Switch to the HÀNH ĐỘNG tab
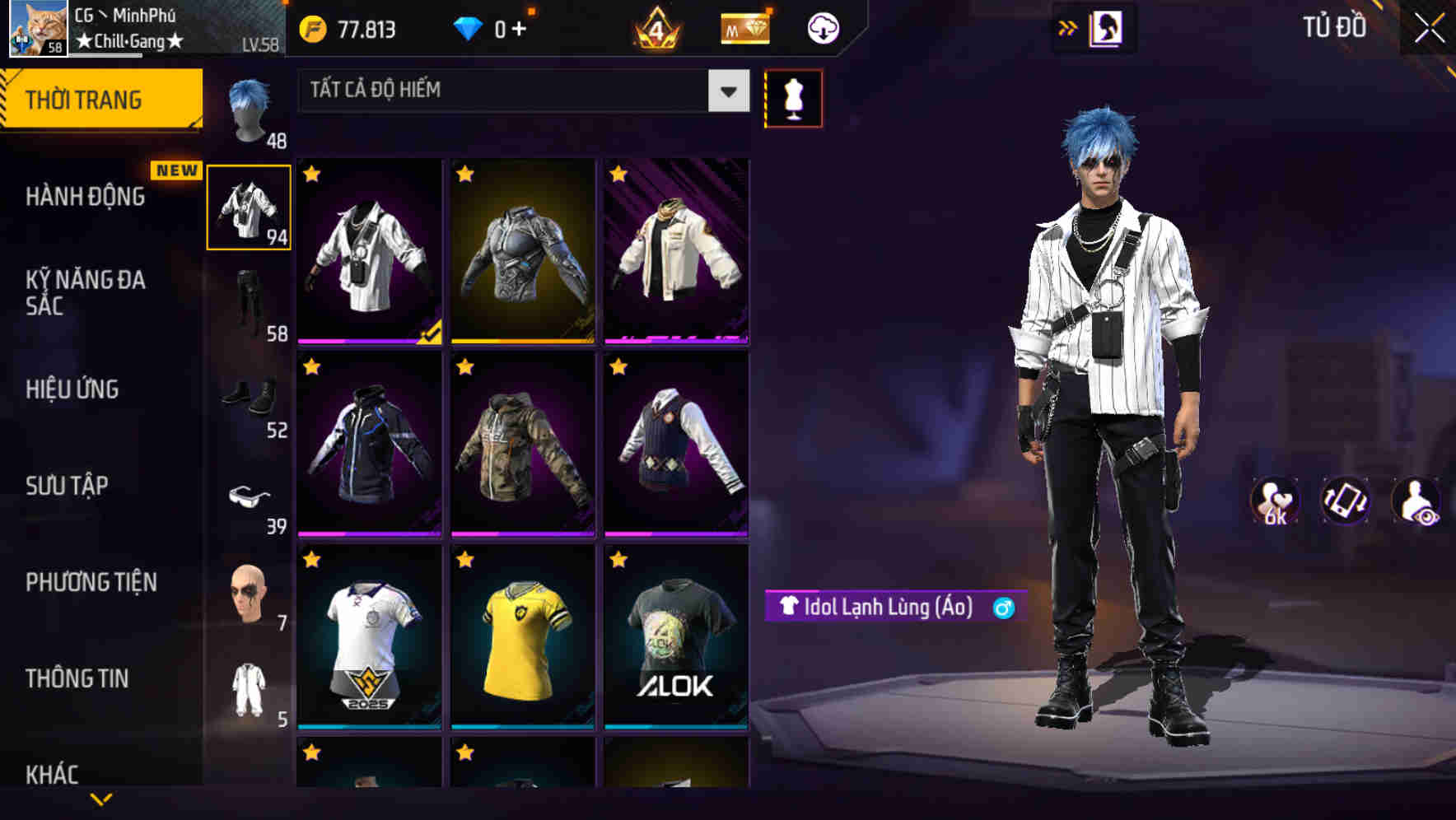Image resolution: width=1456 pixels, height=820 pixels. coord(85,197)
